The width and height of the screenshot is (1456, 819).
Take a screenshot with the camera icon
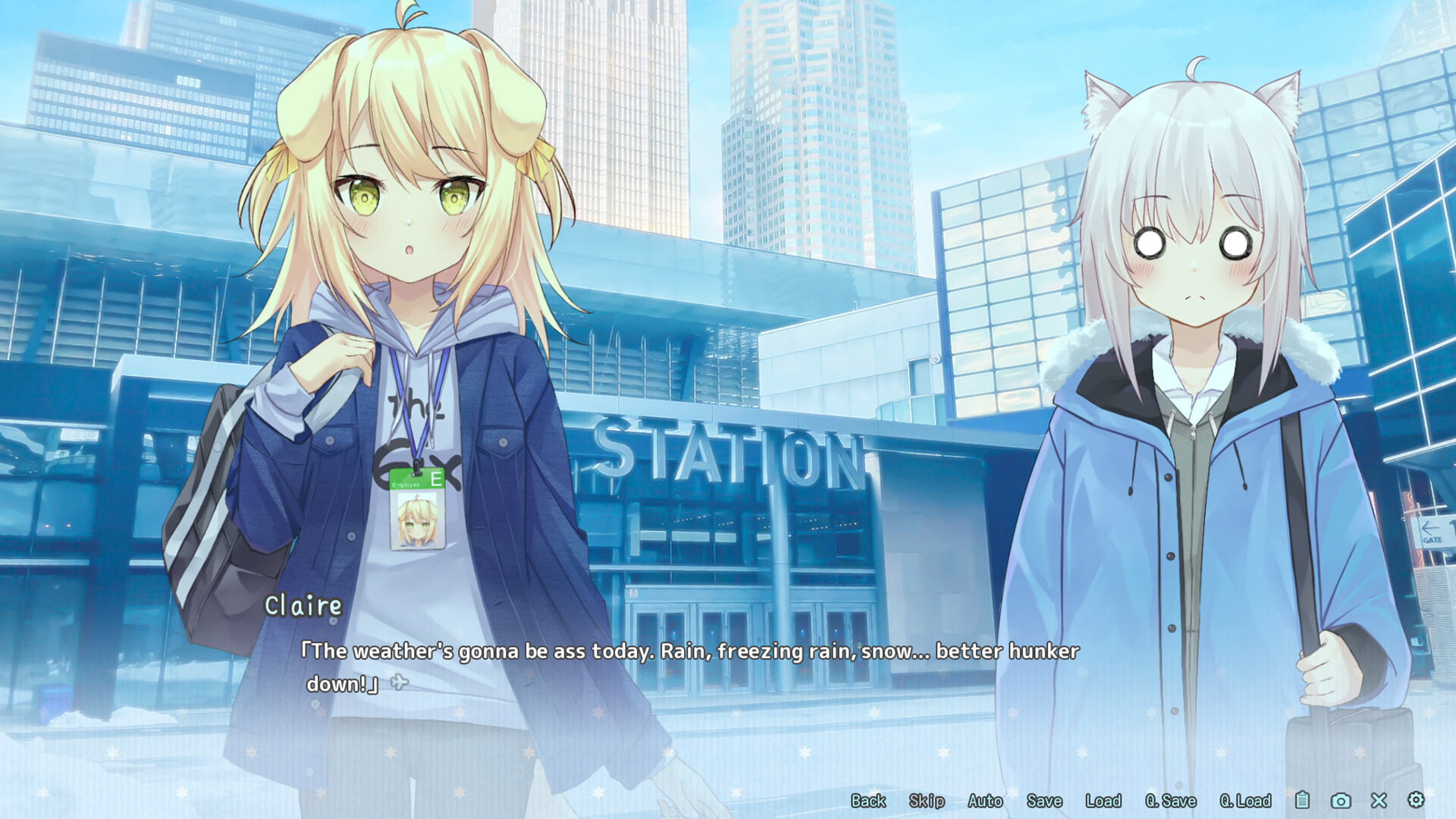coord(1341,801)
